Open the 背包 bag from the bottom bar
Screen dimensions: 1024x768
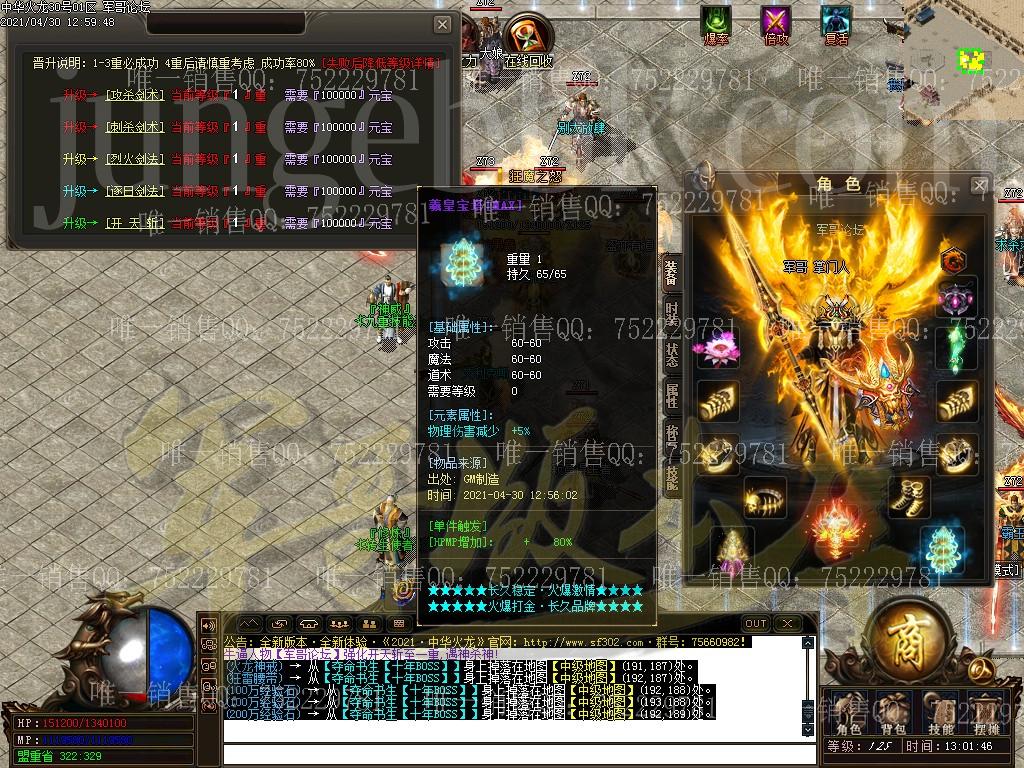(892, 712)
